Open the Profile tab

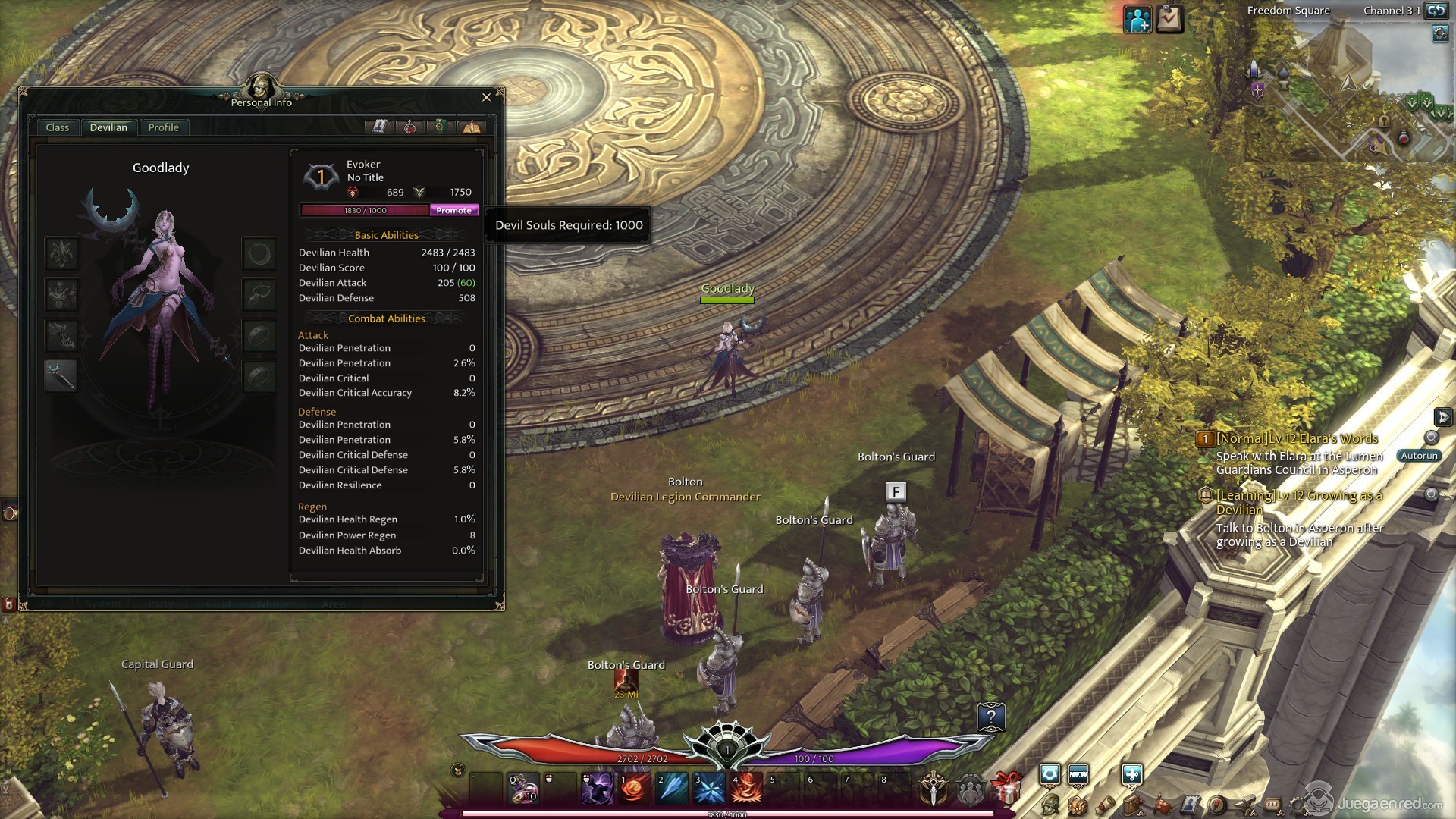pos(163,127)
